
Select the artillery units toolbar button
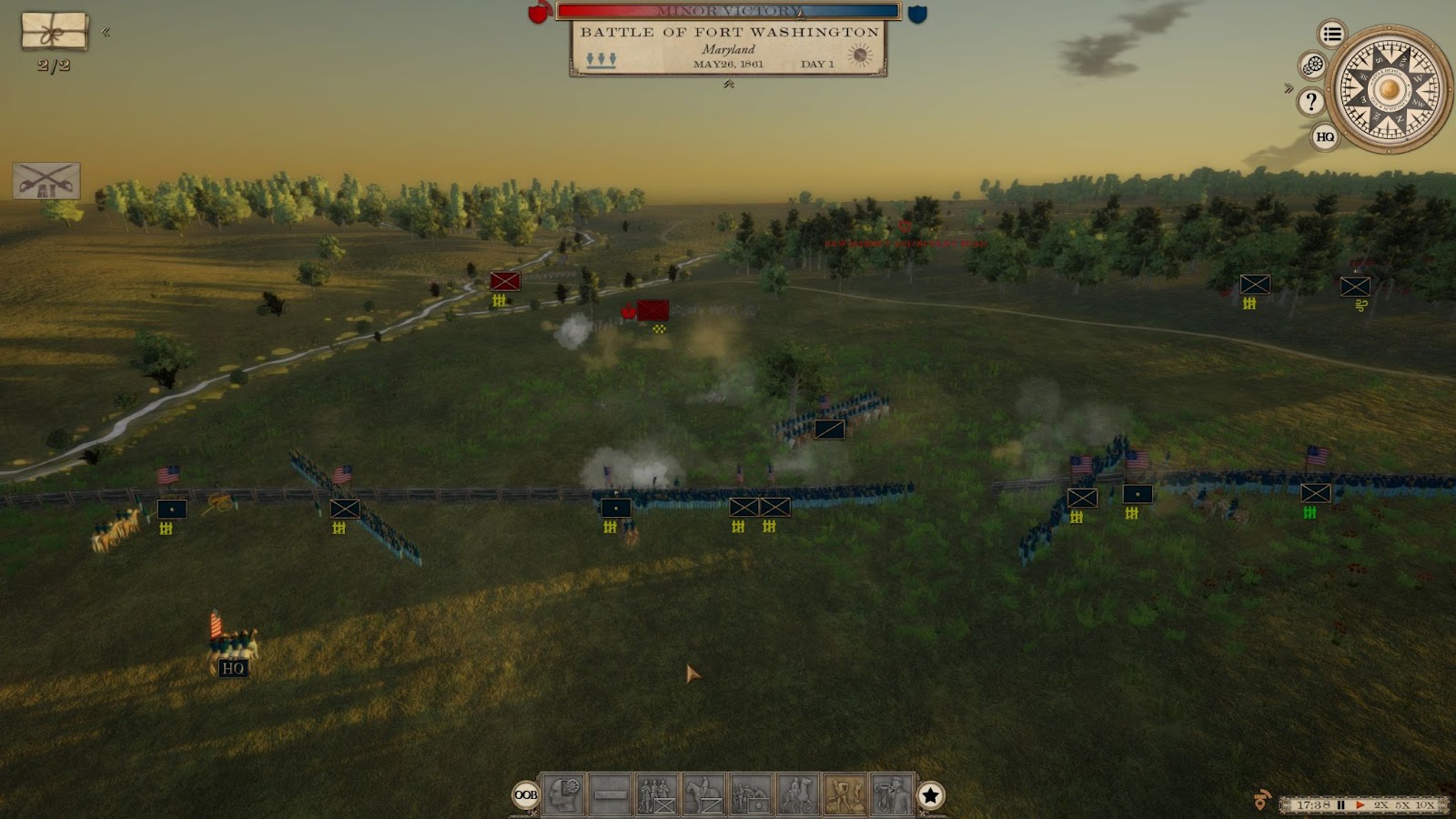(x=751, y=794)
